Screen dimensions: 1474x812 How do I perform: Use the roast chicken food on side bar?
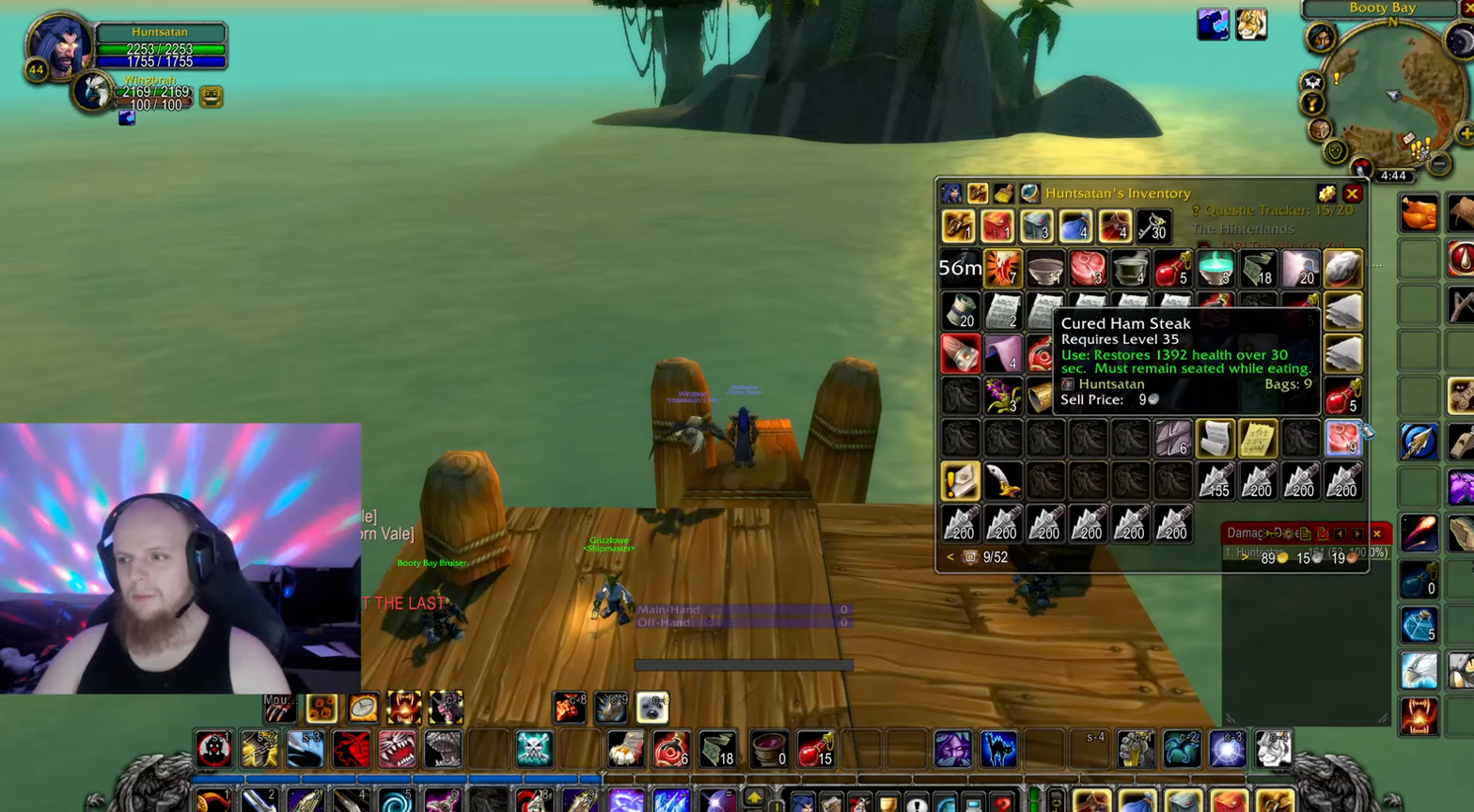point(1419,212)
